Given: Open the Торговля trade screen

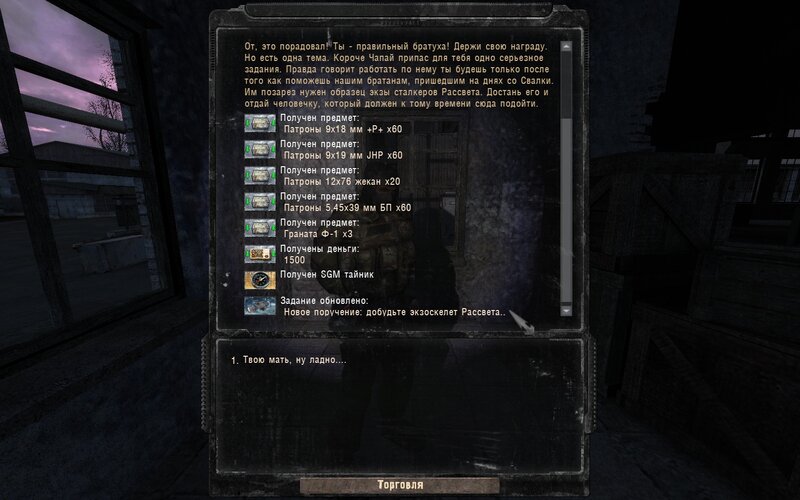Looking at the screenshot, I should tap(400, 485).
